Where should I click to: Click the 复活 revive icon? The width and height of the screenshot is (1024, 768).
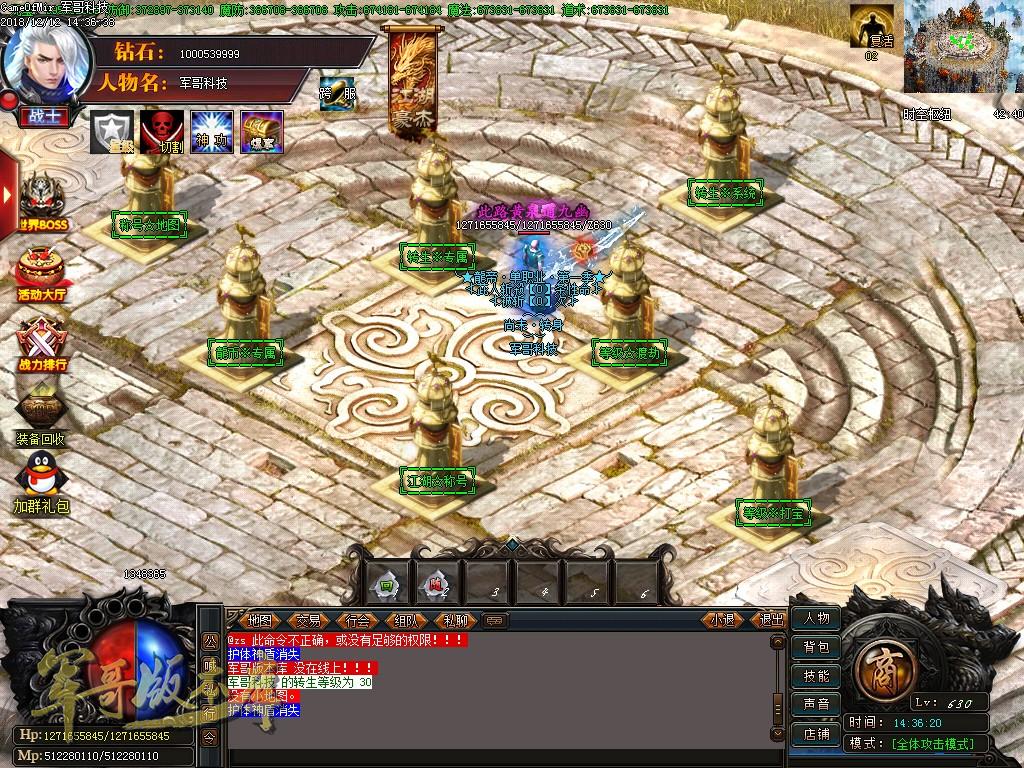(x=871, y=26)
